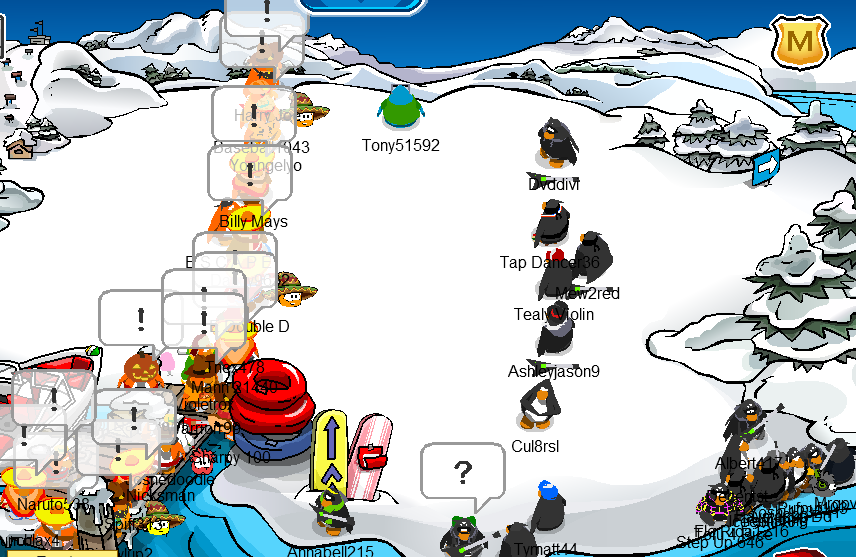The image size is (856, 557).
Task: Open the moderator M badge
Action: 799,43
